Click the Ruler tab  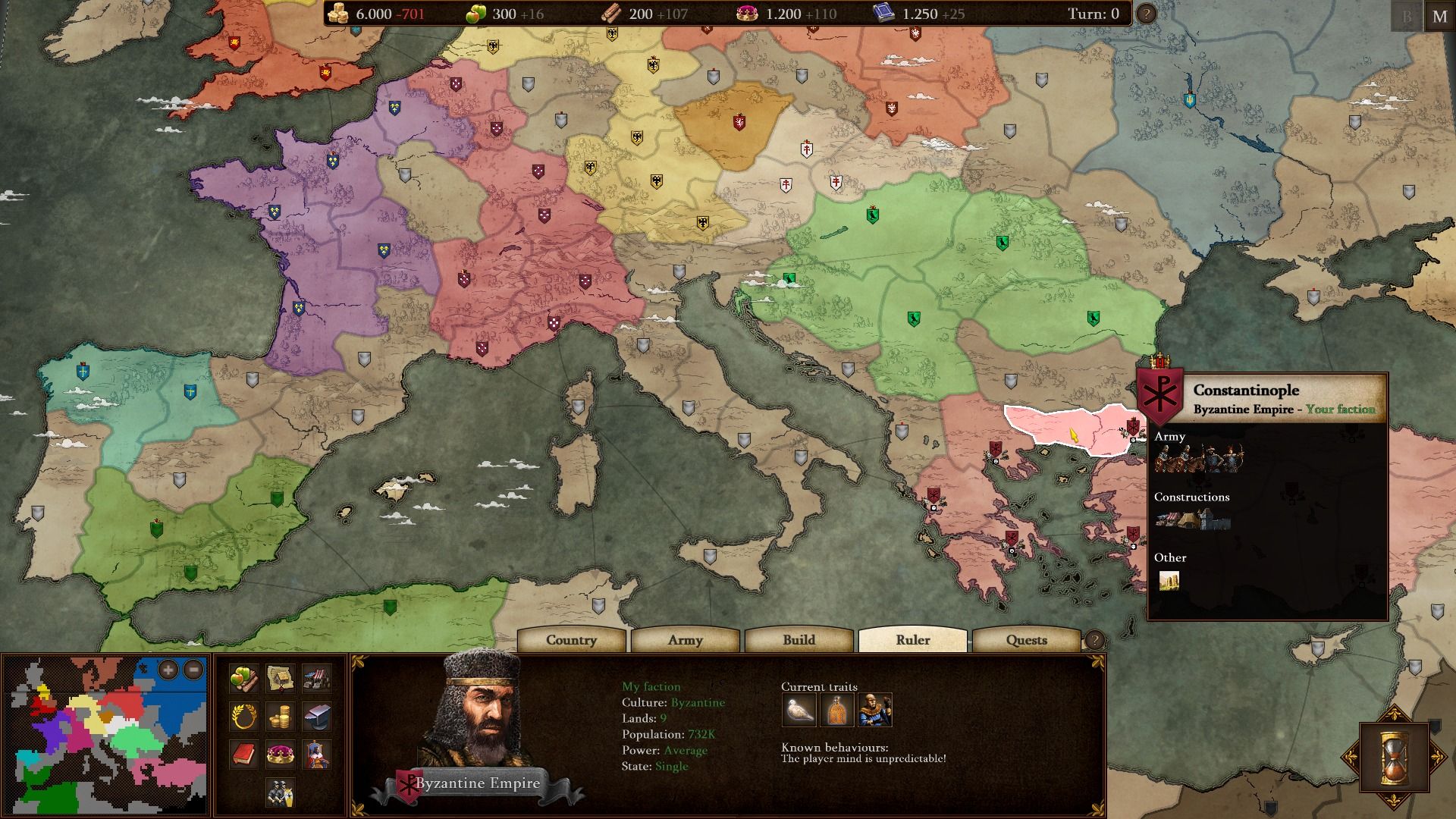(x=912, y=640)
